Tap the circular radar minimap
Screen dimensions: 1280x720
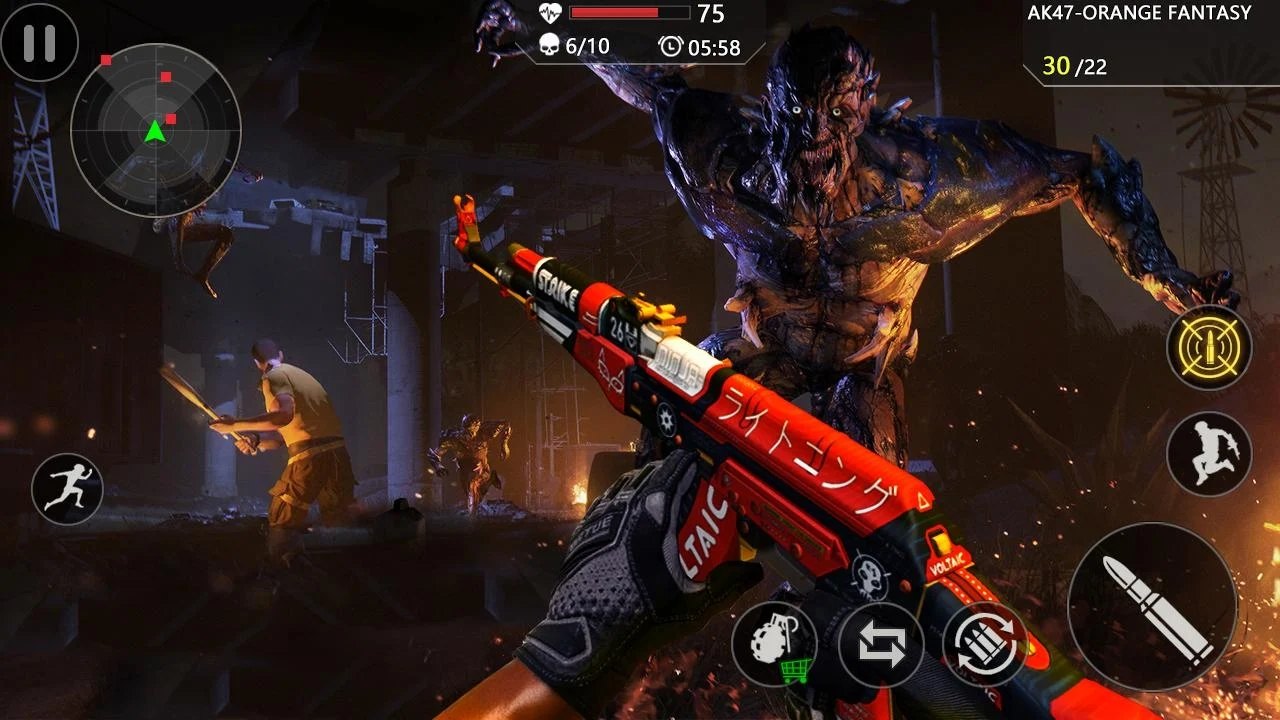point(155,129)
